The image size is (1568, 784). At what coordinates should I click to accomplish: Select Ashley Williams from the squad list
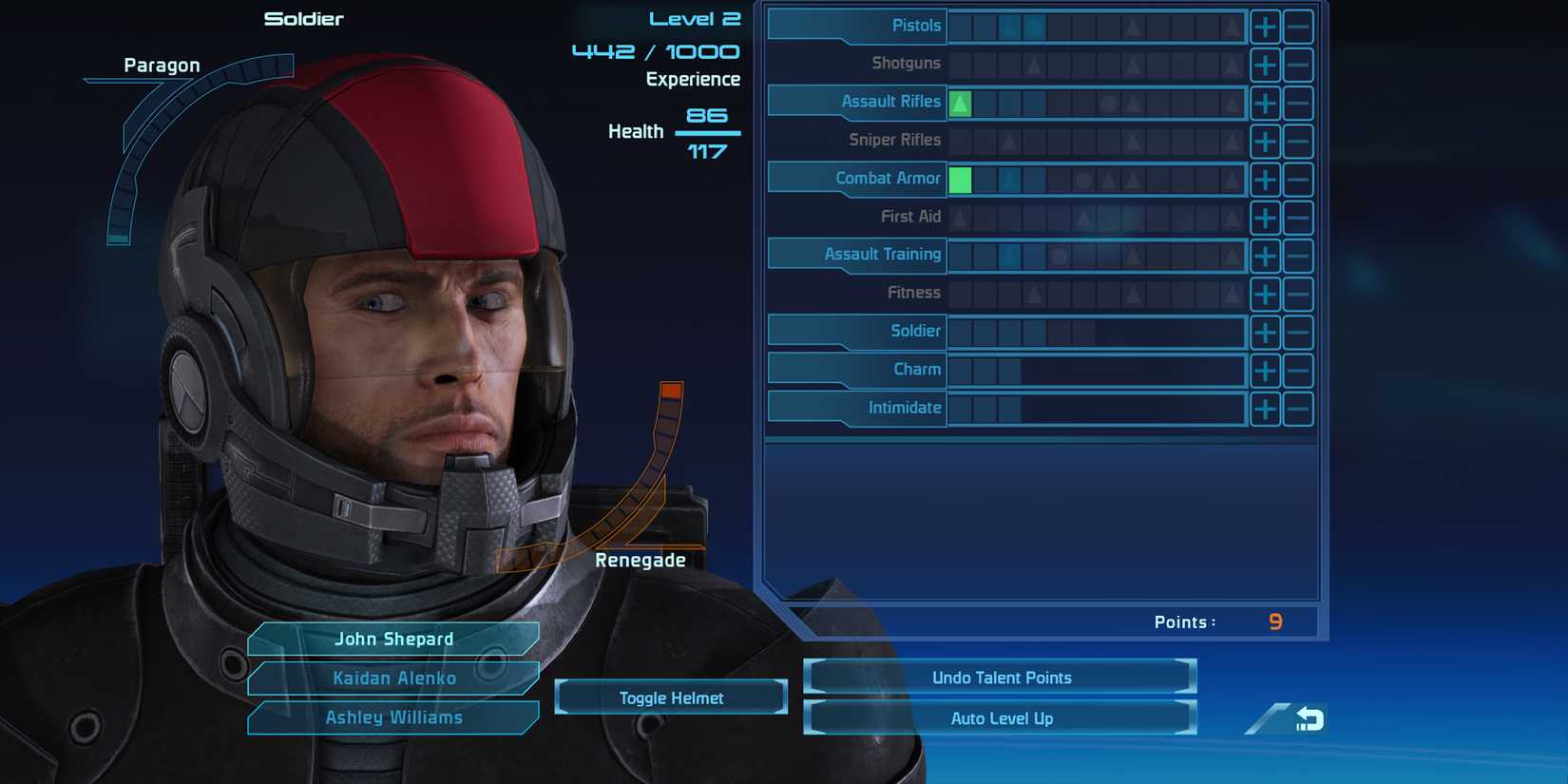[x=393, y=717]
